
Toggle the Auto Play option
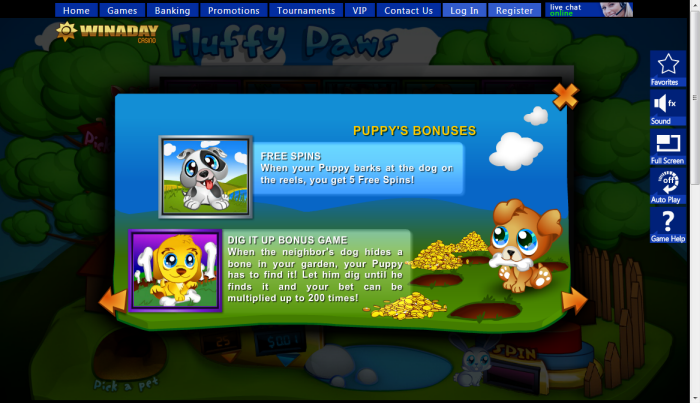(666, 186)
